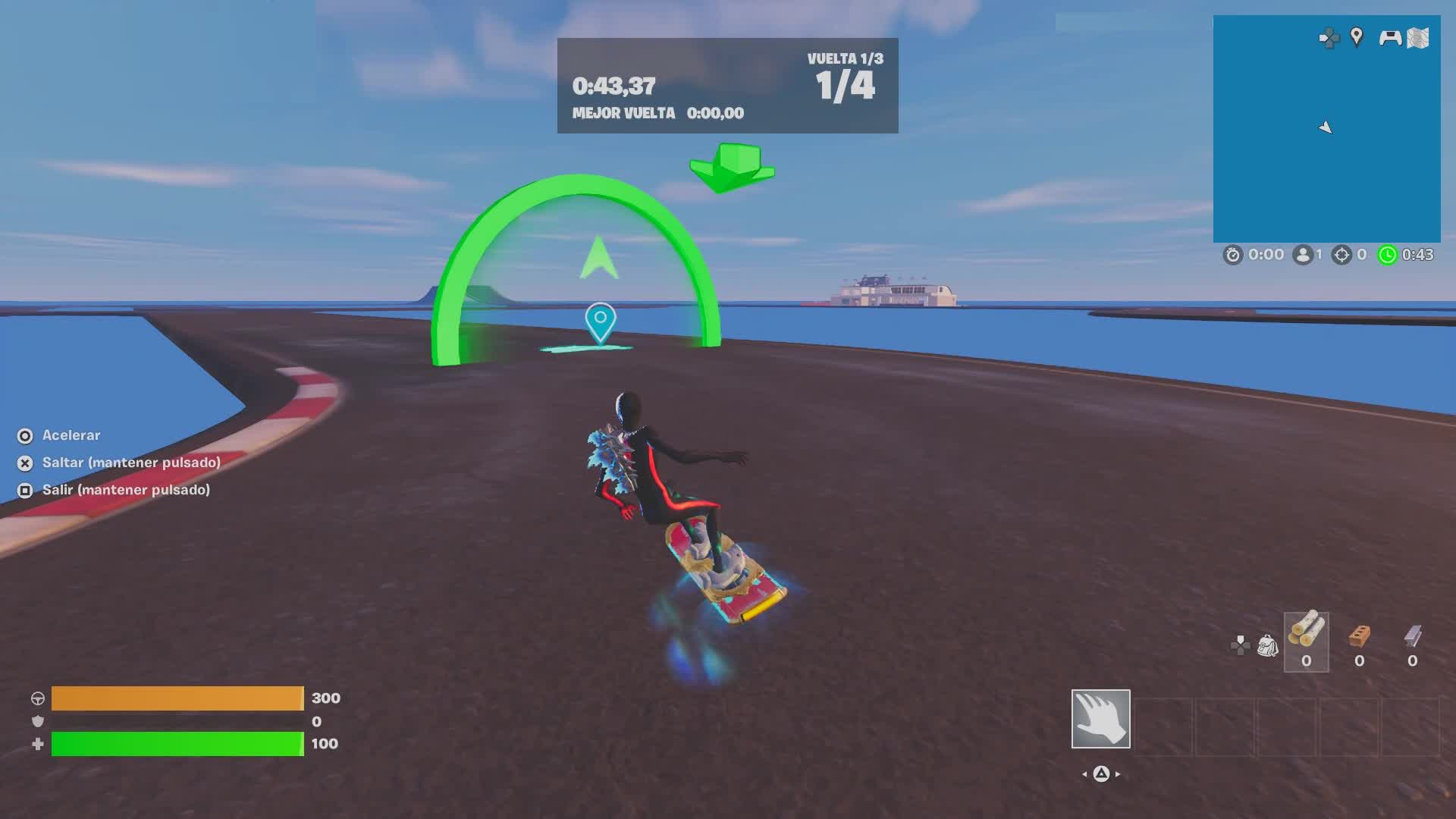Select the brick material icon

coord(1359,637)
